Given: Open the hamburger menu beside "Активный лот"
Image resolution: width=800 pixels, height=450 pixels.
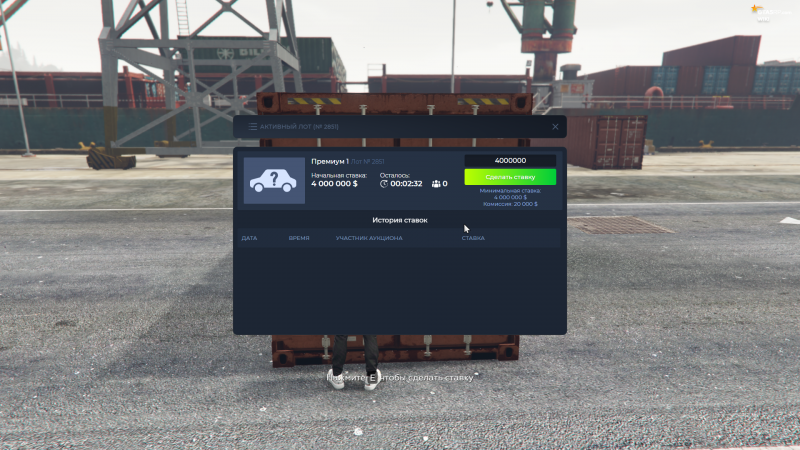Looking at the screenshot, I should click(x=252, y=127).
